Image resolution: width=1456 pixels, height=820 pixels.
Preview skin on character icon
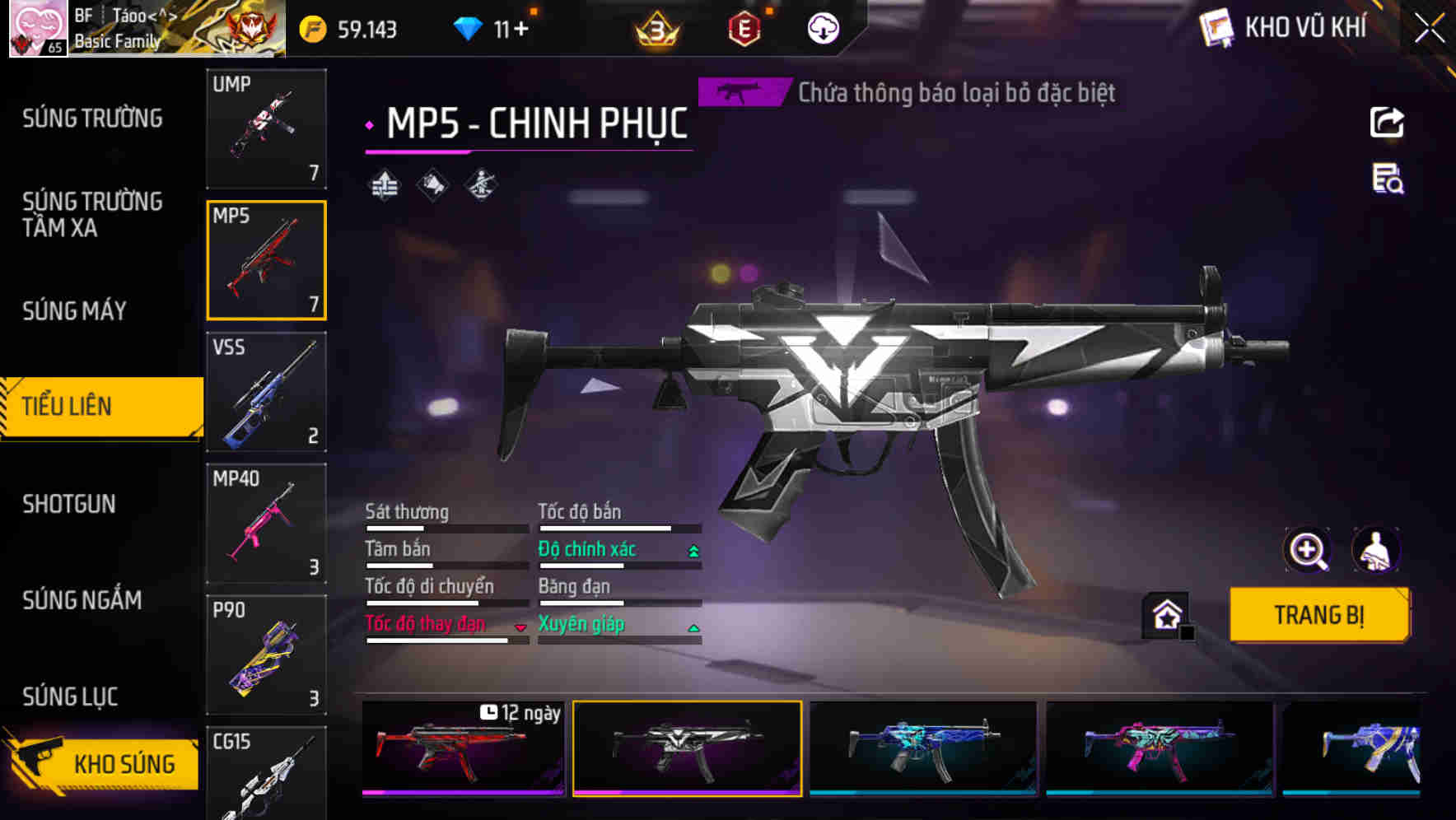point(1375,550)
